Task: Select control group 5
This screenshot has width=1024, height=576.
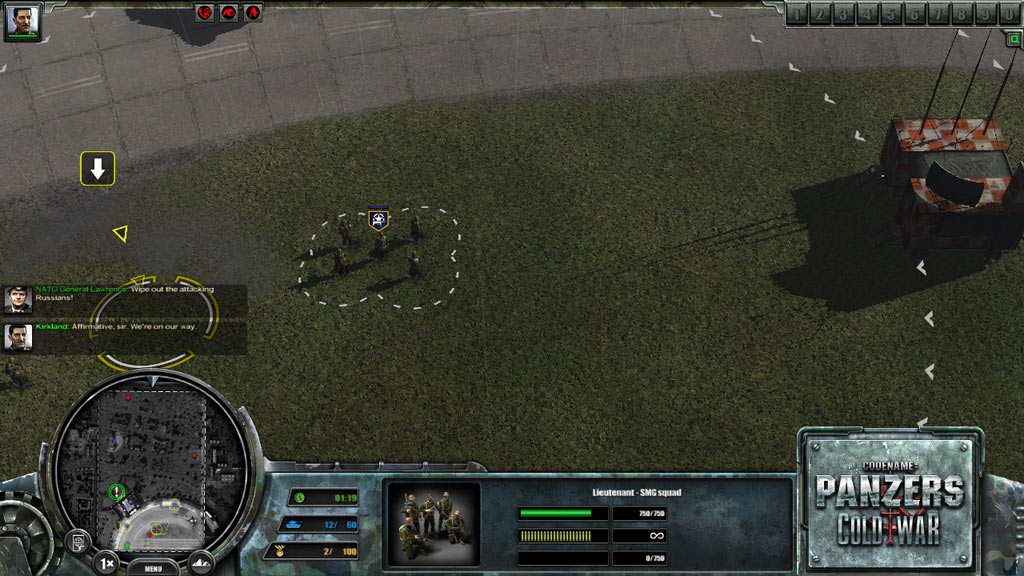Action: tap(890, 14)
